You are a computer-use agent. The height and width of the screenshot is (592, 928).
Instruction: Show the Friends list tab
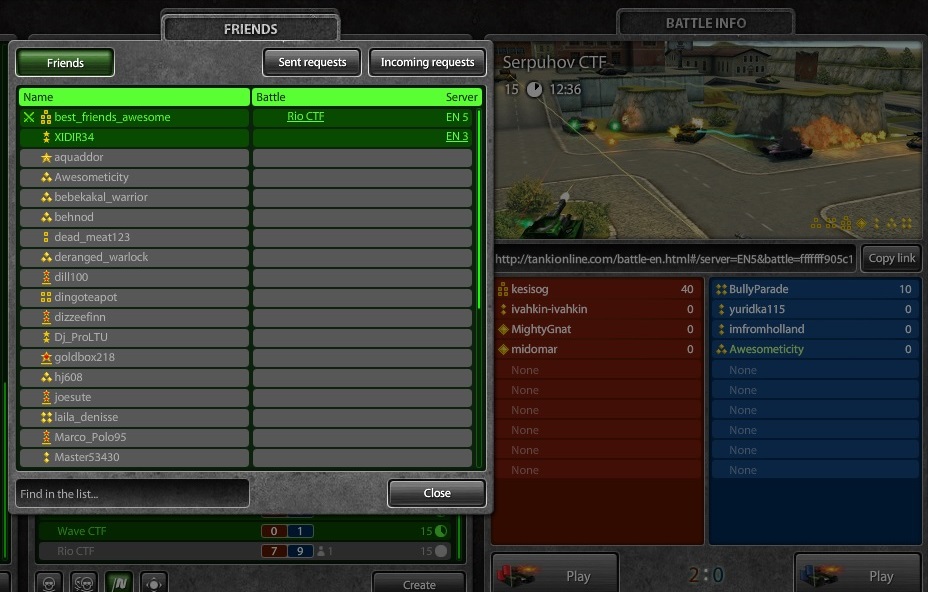[x=65, y=62]
